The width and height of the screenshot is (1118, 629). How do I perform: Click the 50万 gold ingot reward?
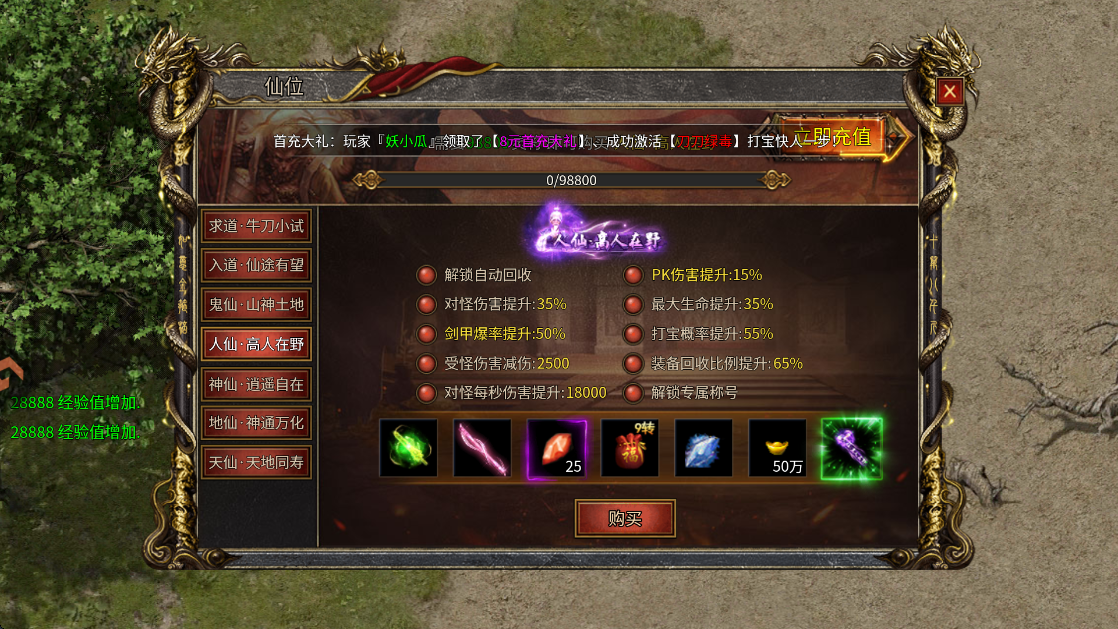pyautogui.click(x=778, y=448)
